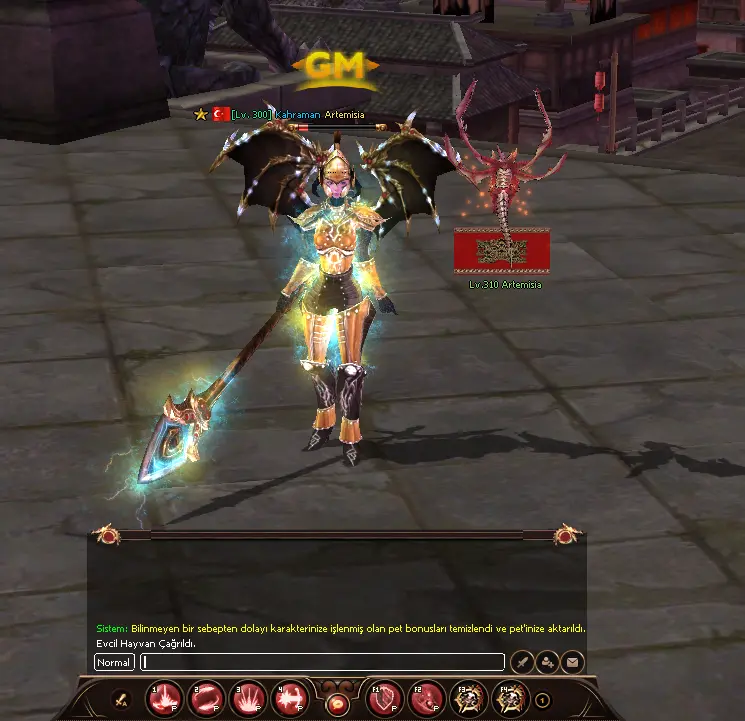Click the add-friend icon beside chat
The image size is (745, 721).
[x=547, y=661]
